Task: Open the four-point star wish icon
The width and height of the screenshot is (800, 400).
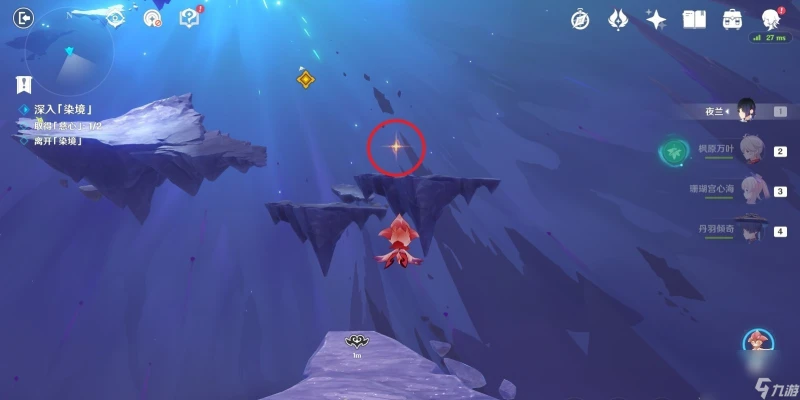Action: point(656,19)
